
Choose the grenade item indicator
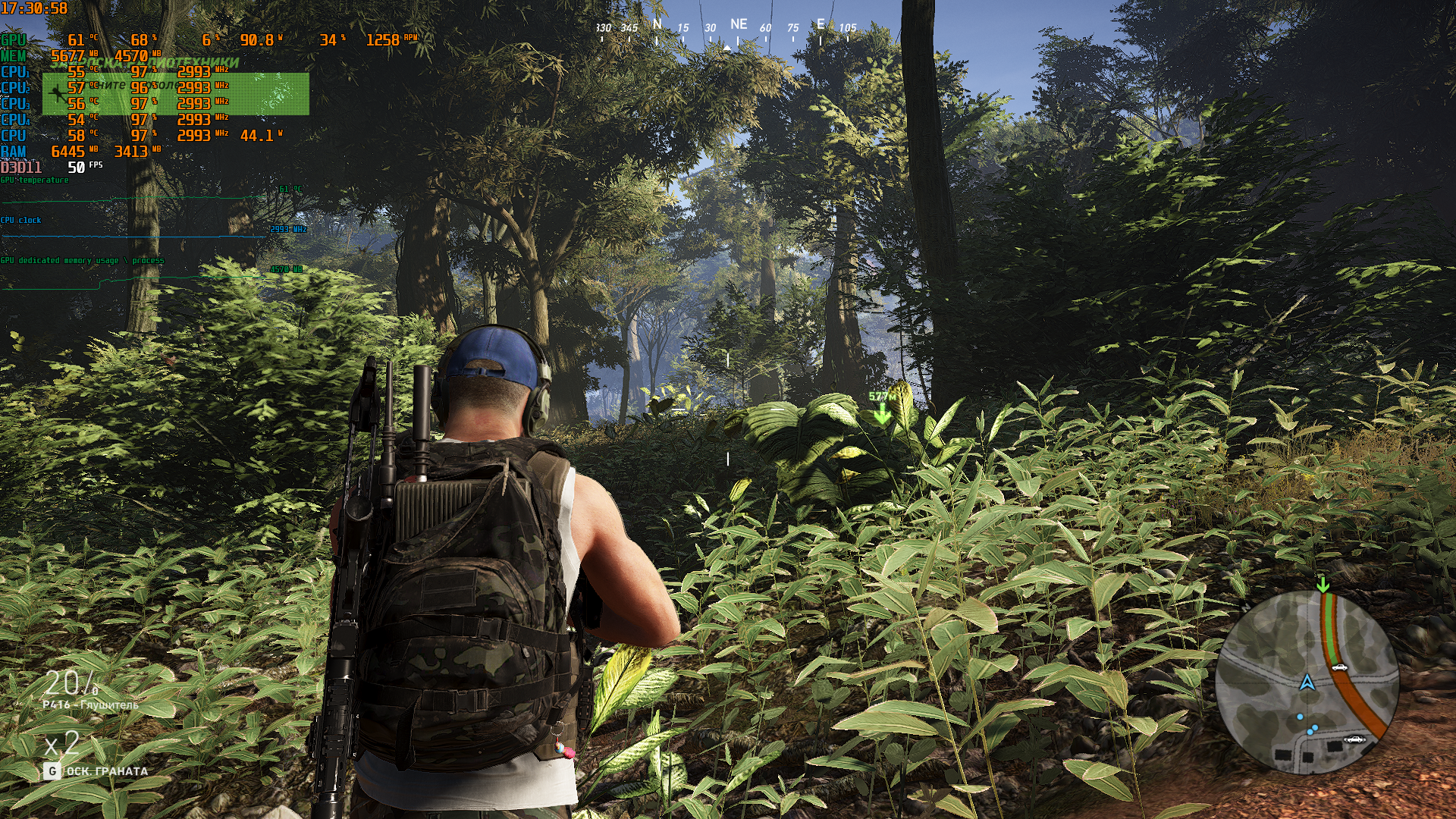tap(96, 770)
